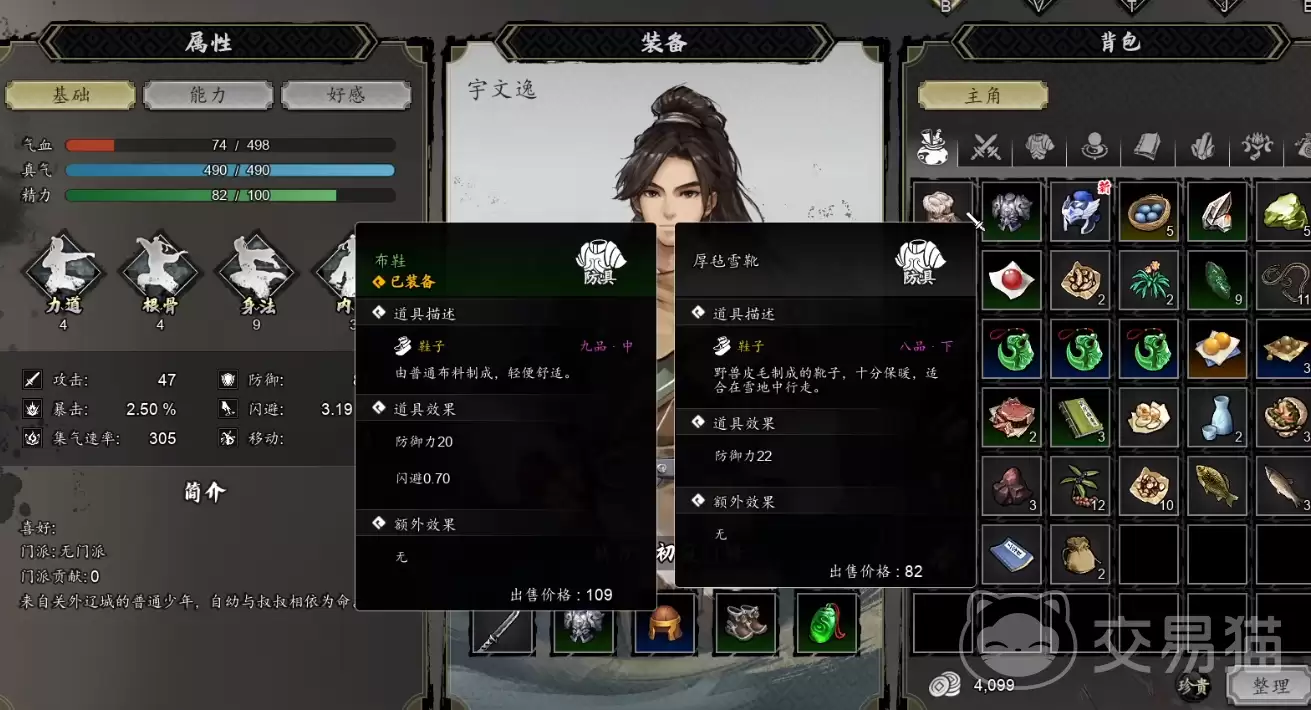1311x710 pixels.
Task: Select the 主角 backpack tab
Action: [982, 95]
